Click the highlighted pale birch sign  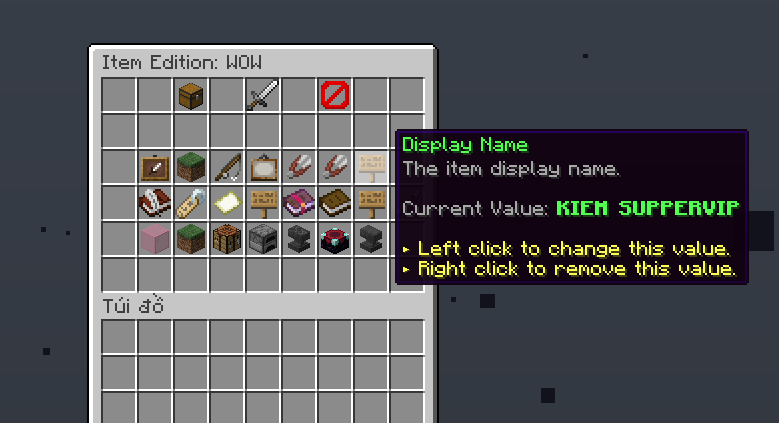tap(372, 167)
